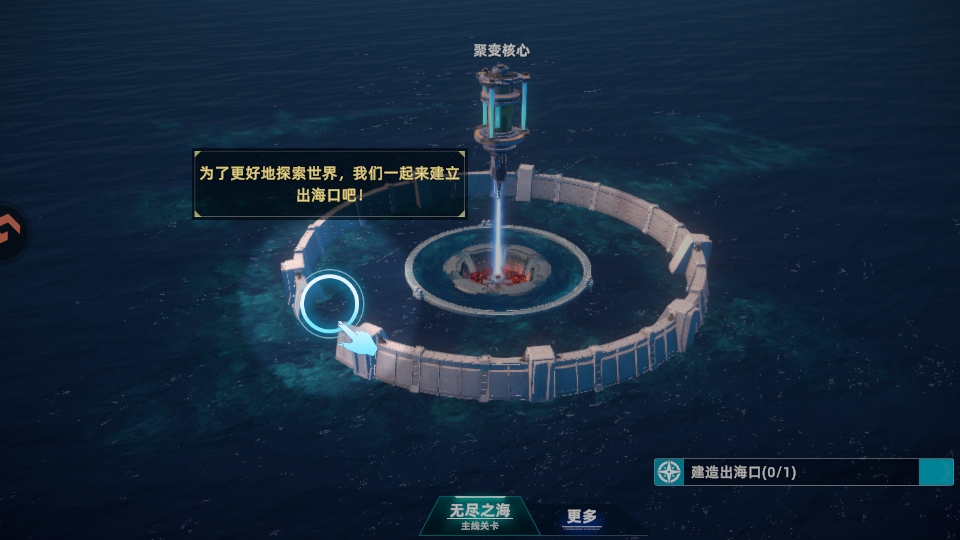The height and width of the screenshot is (540, 960).
Task: Click the compass icon on quest tracker
Action: pos(669,472)
